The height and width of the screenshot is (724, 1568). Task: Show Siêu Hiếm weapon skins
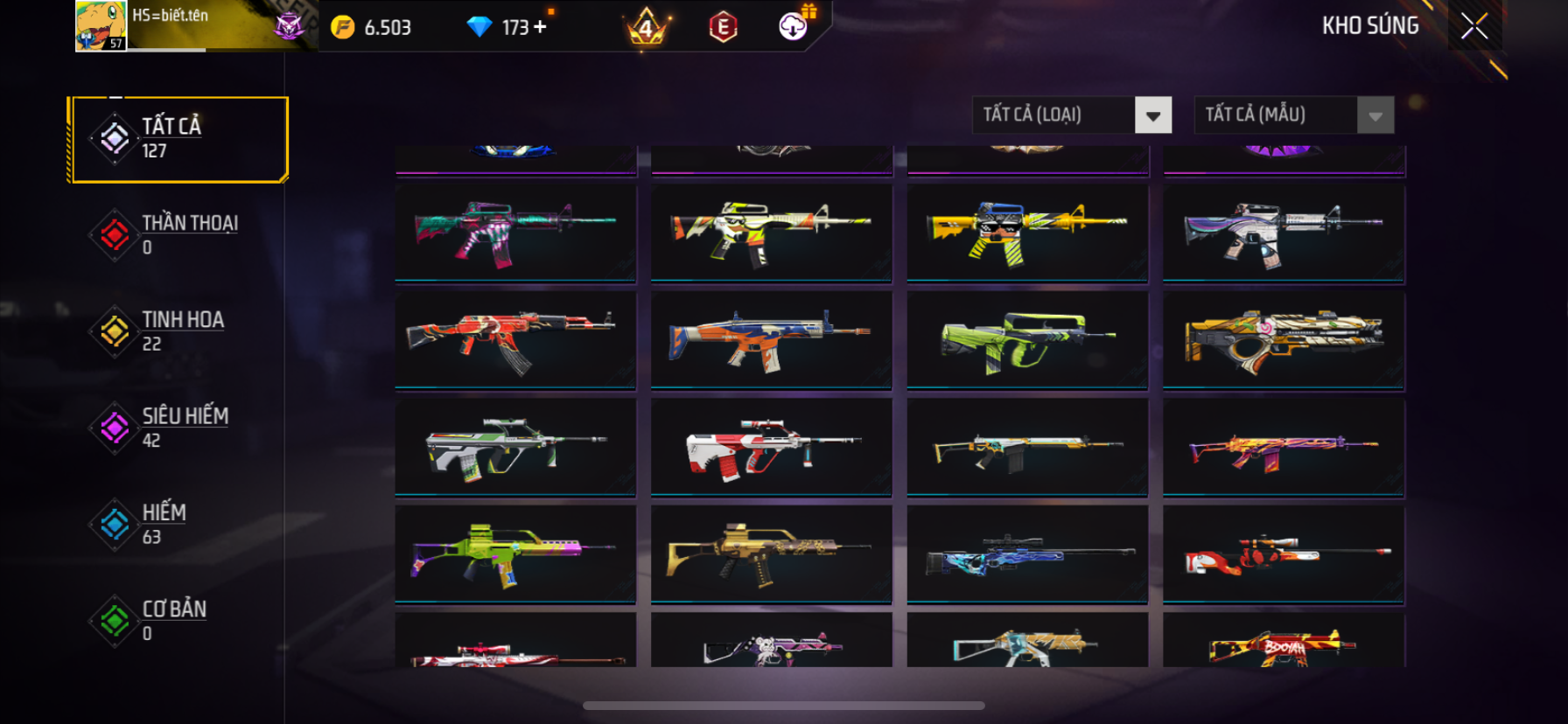point(179,428)
